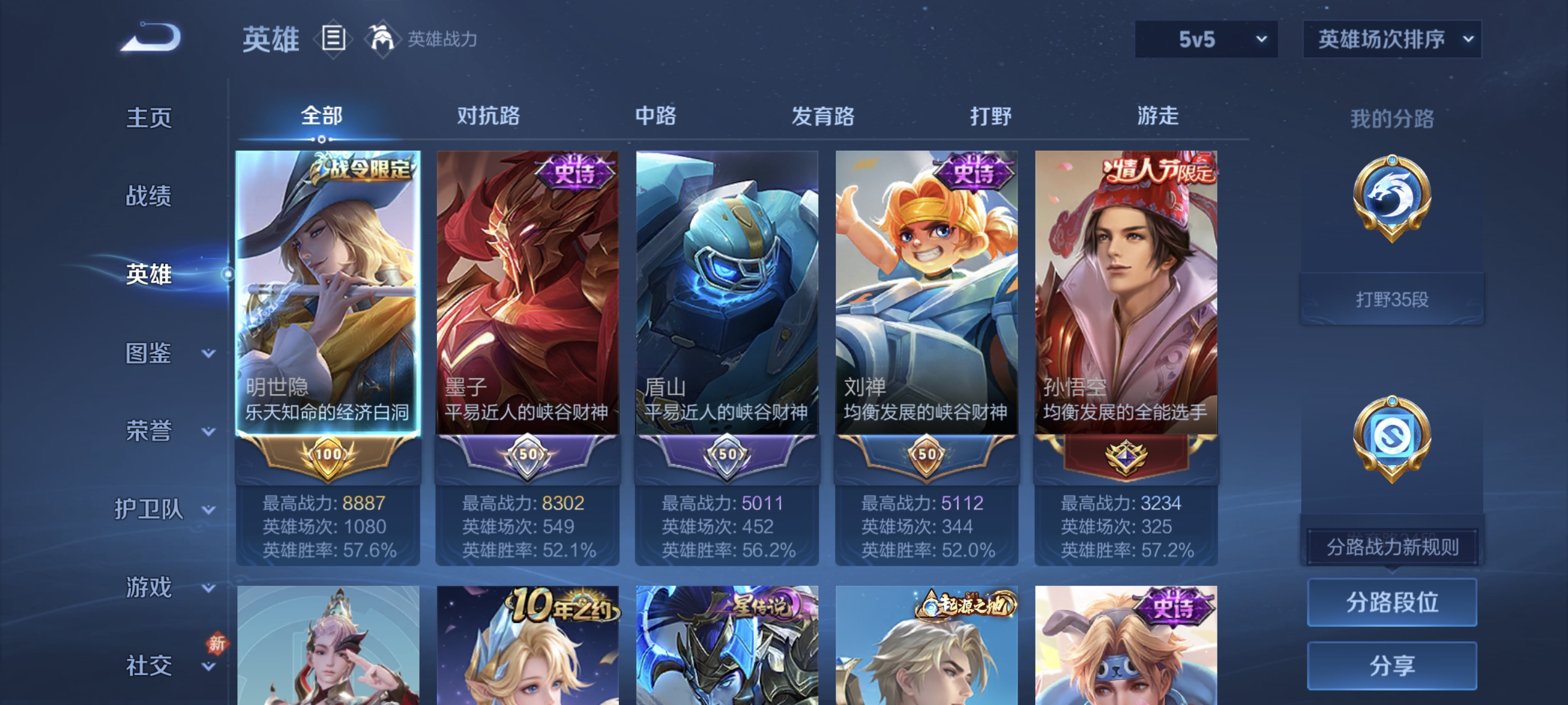View the 打野35段 rank progress bar
Screen dimensions: 1568x705
[x=1391, y=297]
